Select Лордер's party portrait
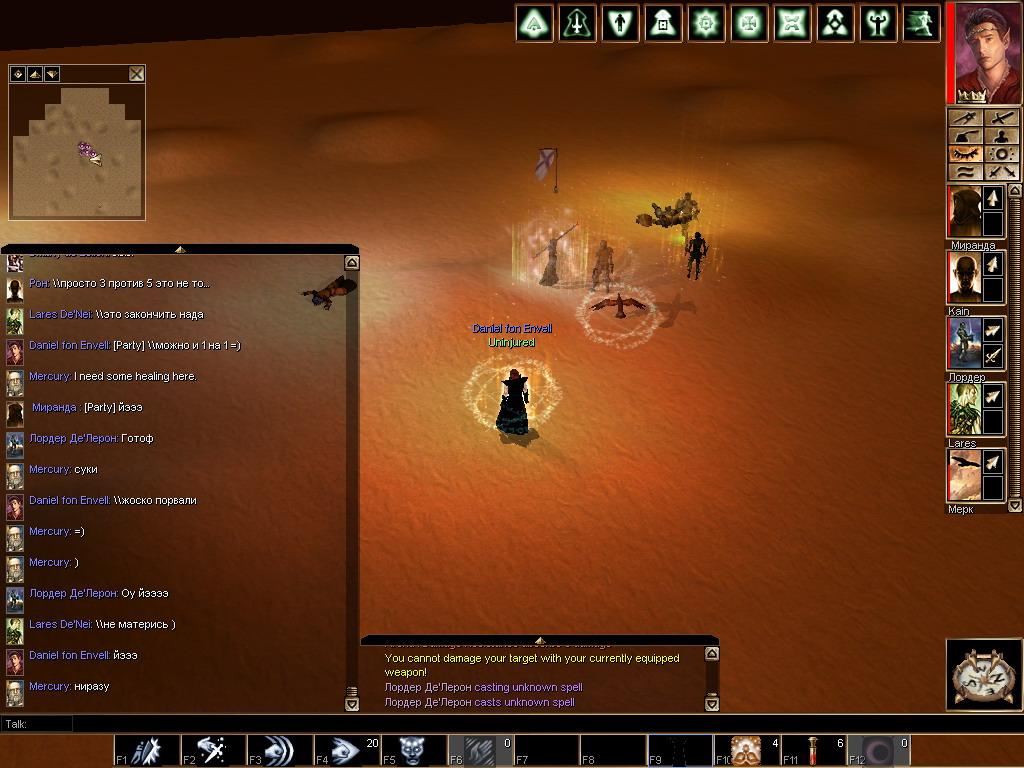Screen dimensions: 1024x768 coord(965,344)
